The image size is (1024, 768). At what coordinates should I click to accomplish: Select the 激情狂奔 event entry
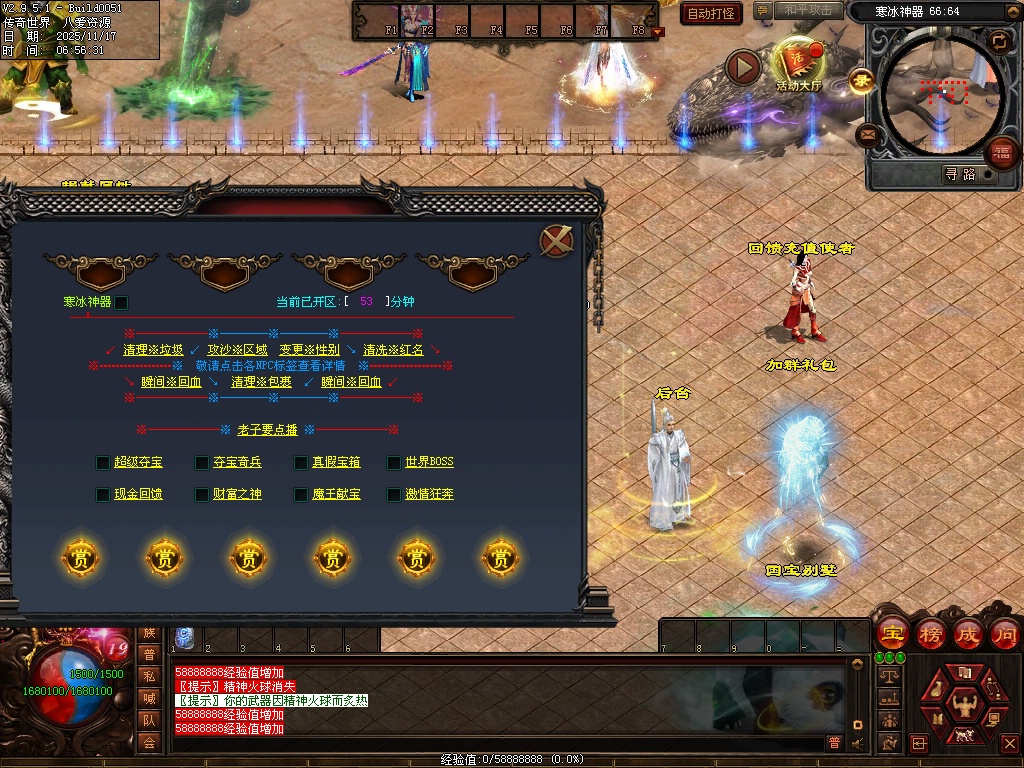pyautogui.click(x=429, y=494)
